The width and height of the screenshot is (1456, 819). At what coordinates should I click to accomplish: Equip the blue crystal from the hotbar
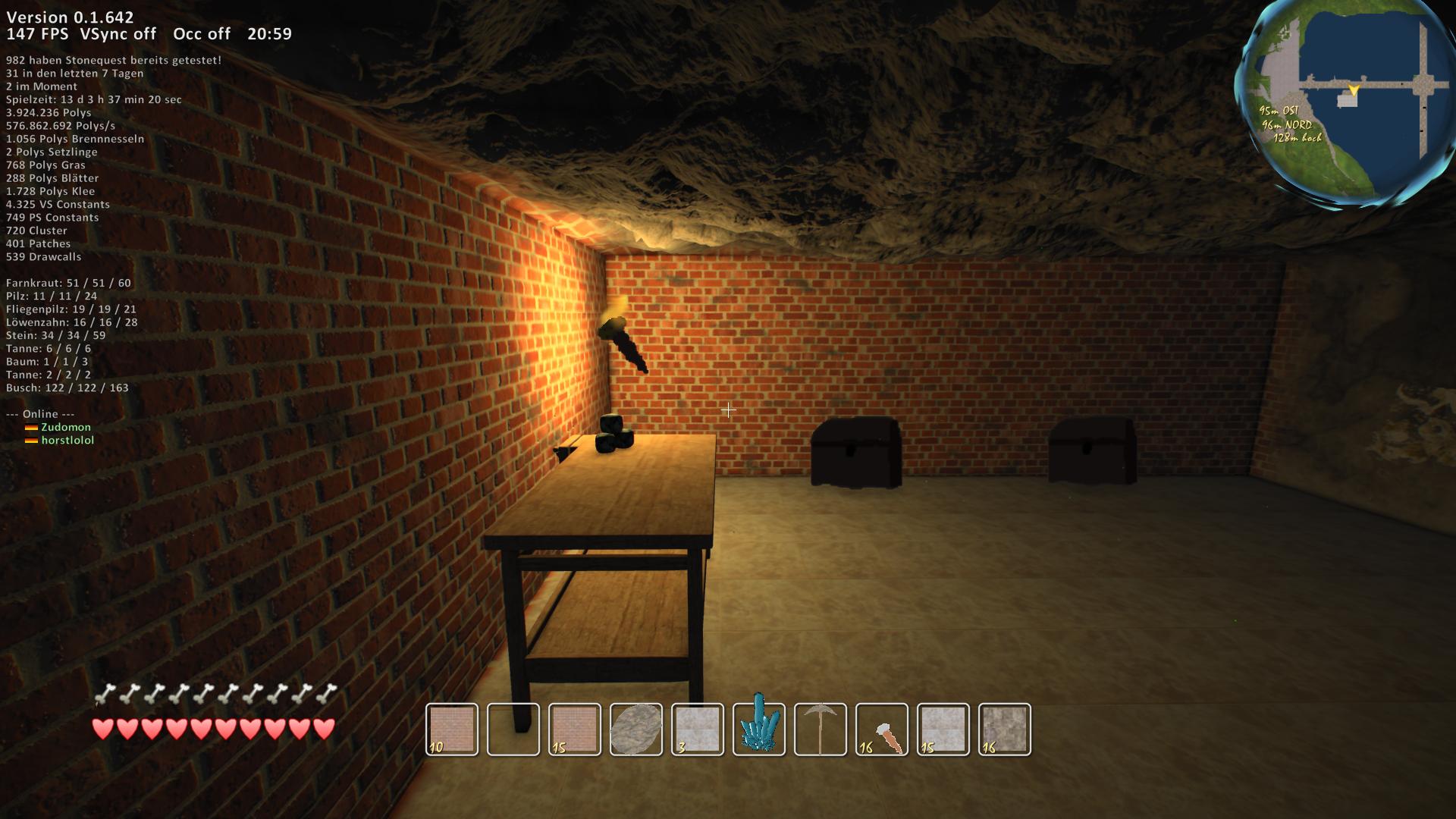(x=759, y=730)
